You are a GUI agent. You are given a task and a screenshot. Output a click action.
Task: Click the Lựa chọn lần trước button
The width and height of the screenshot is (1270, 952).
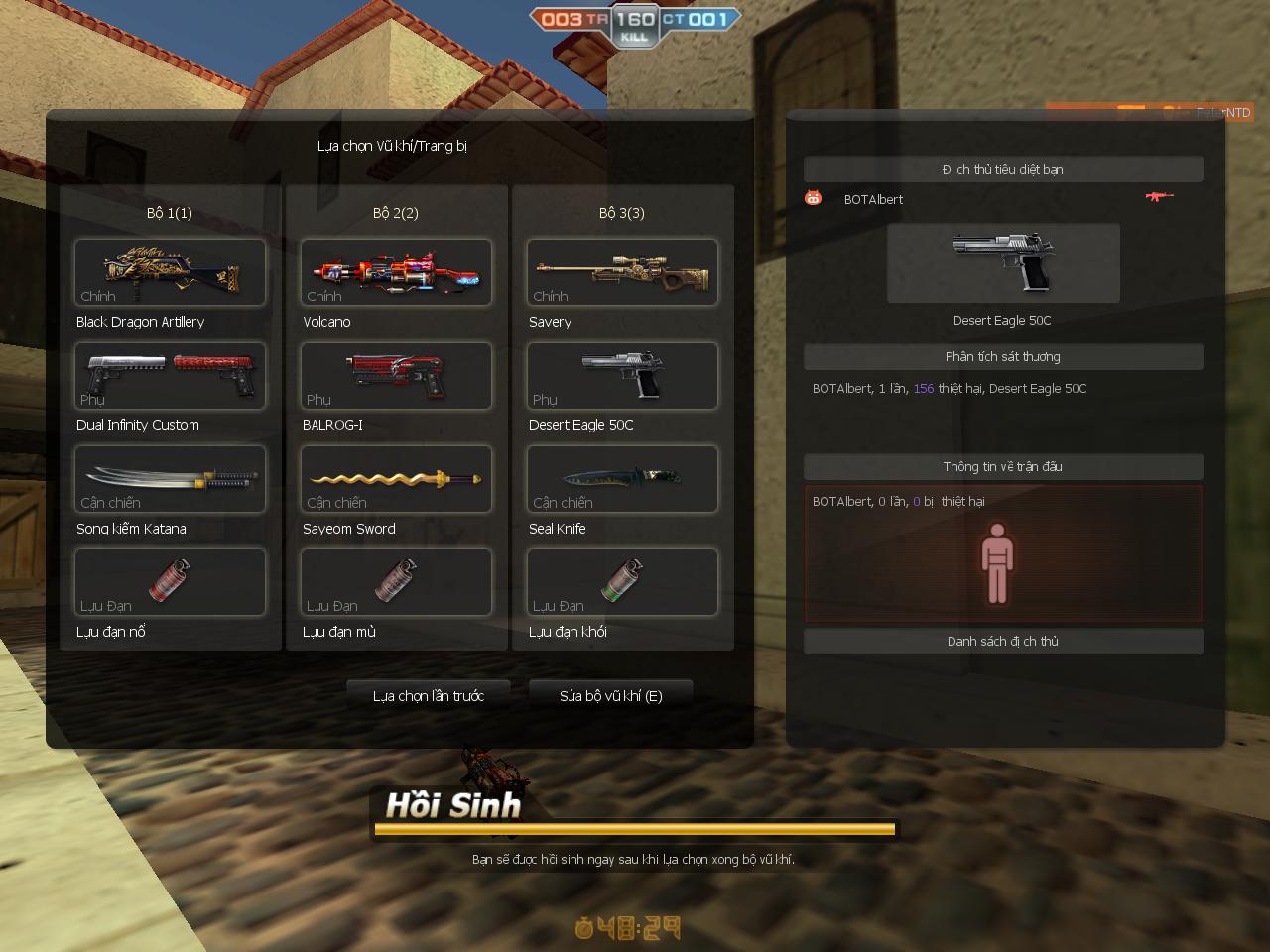430,696
